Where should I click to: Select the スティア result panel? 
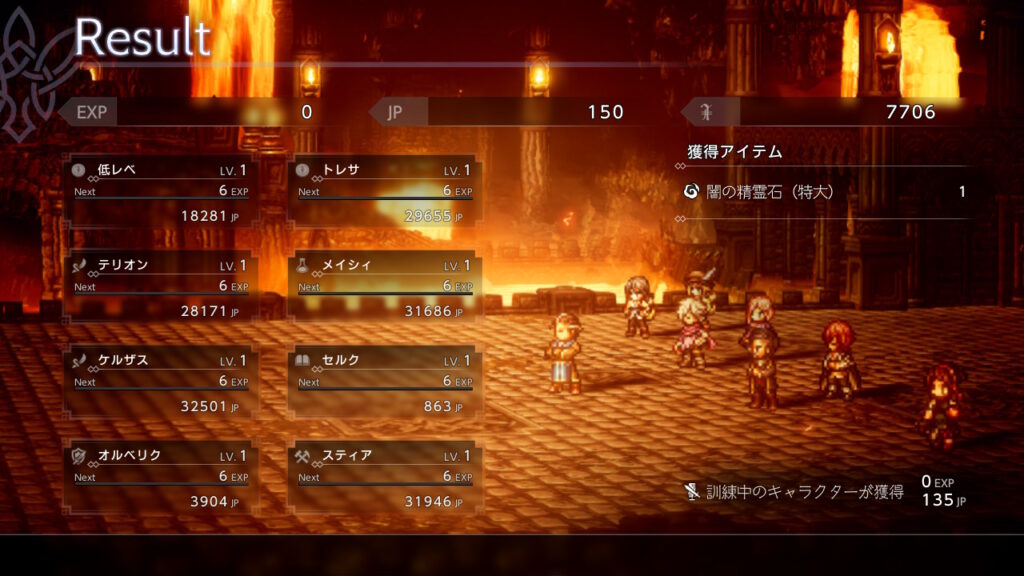coord(384,478)
